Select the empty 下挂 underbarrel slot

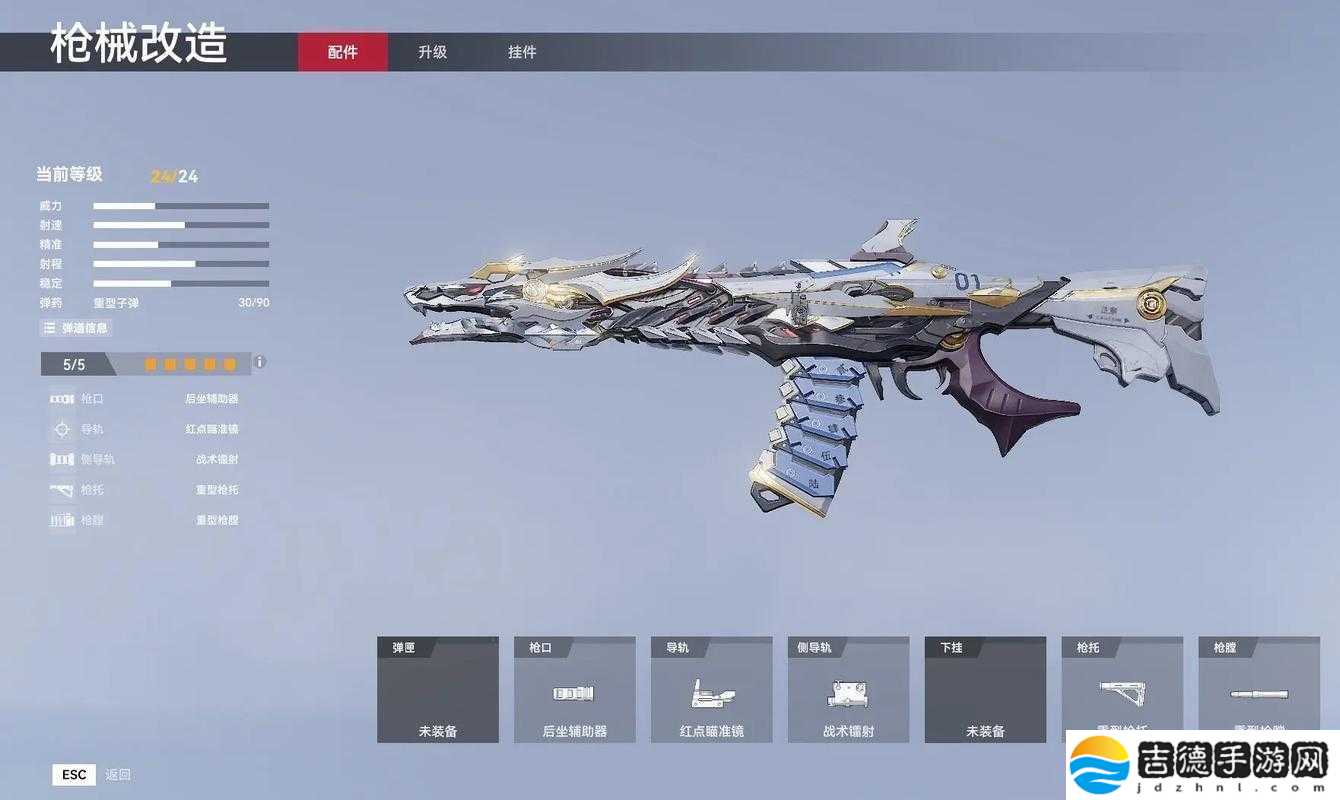click(985, 690)
